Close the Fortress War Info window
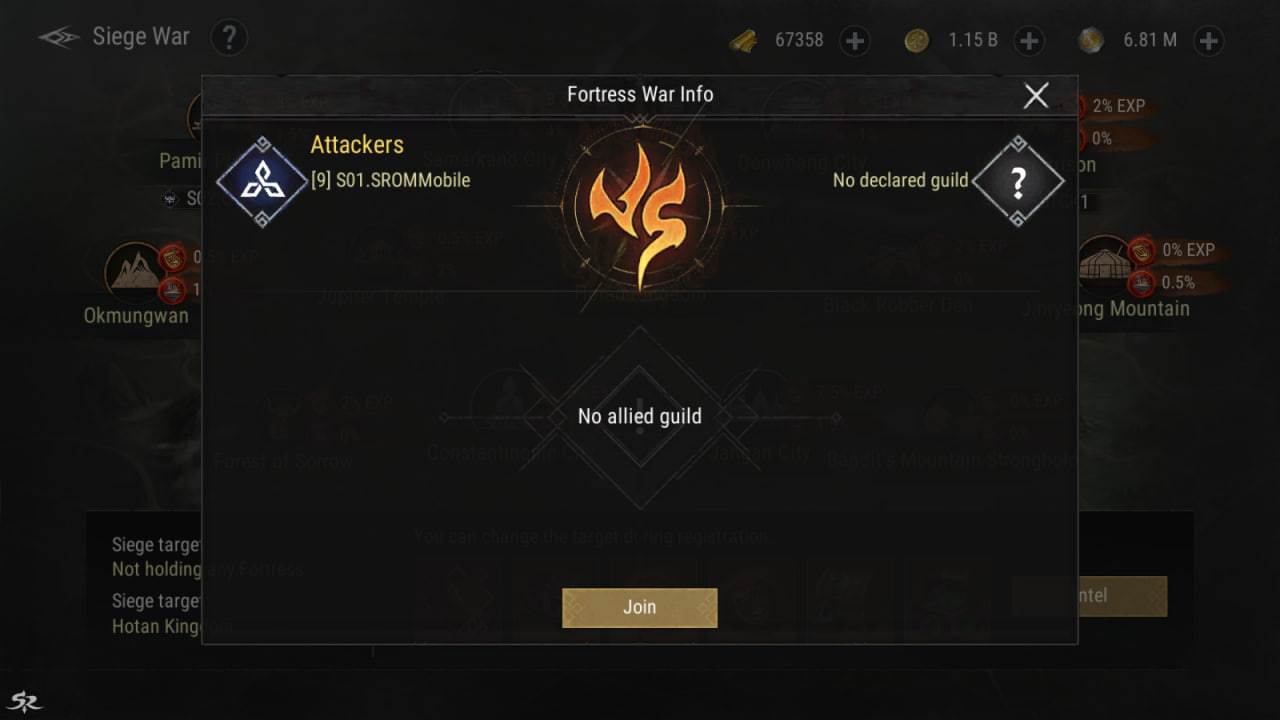 pyautogui.click(x=1036, y=95)
